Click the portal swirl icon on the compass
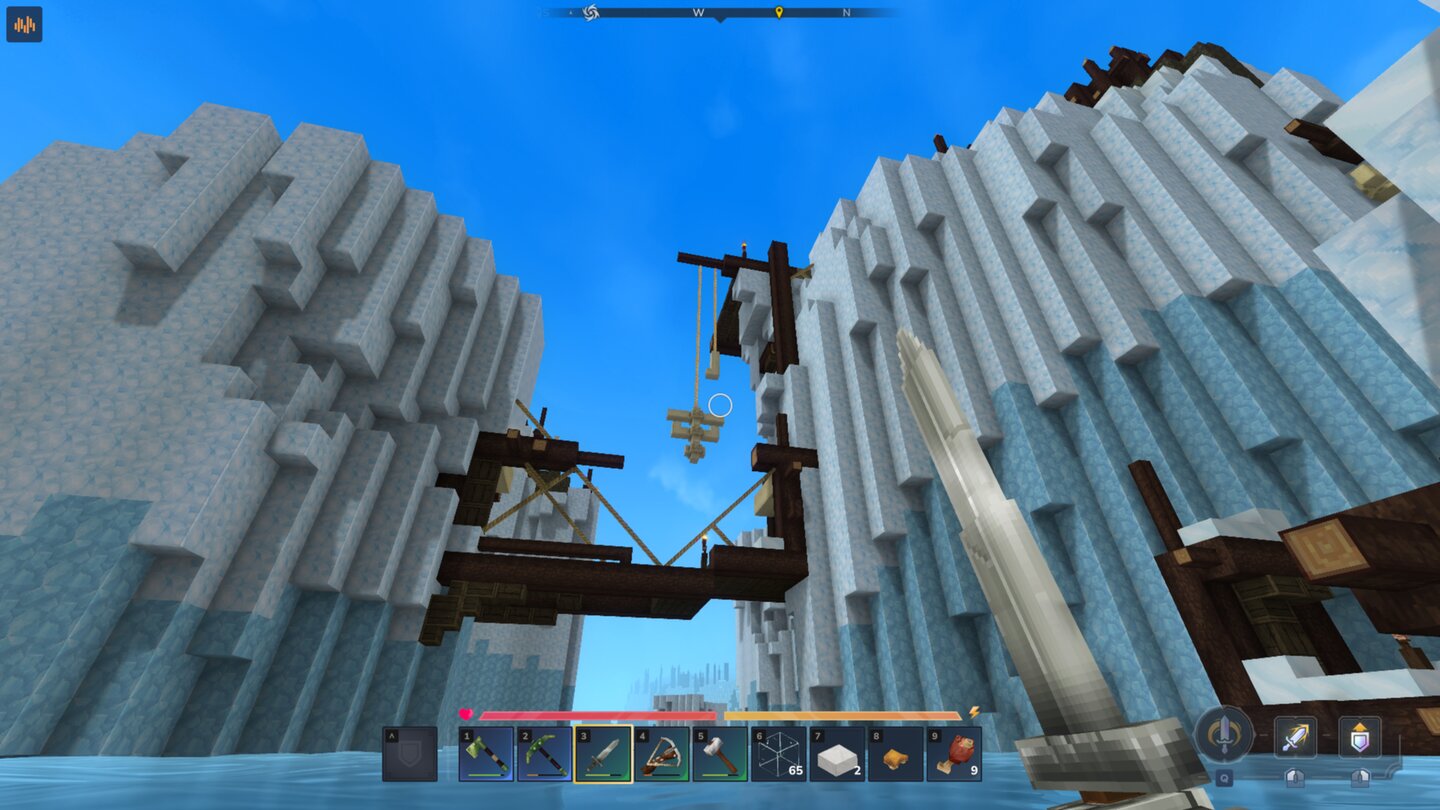The height and width of the screenshot is (810, 1440). click(x=590, y=13)
